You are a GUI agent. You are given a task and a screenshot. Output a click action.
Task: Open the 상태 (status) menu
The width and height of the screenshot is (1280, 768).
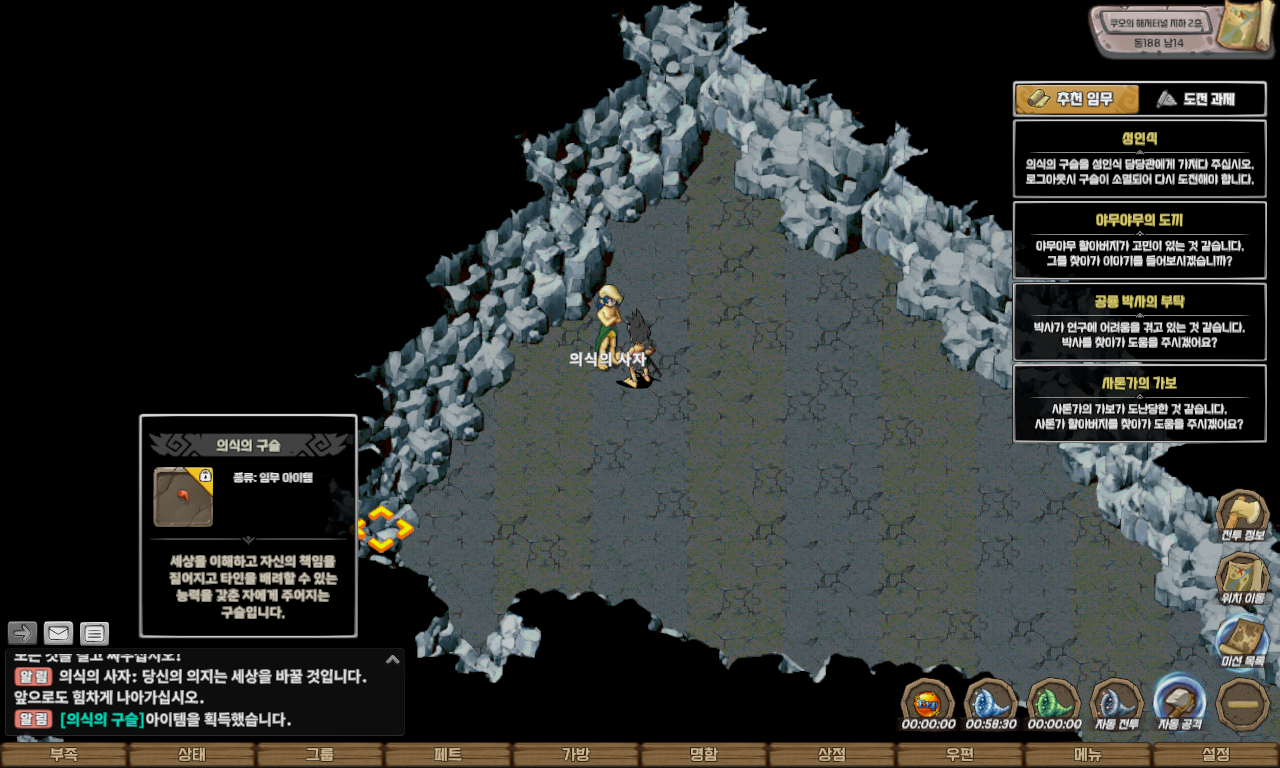tap(192, 755)
